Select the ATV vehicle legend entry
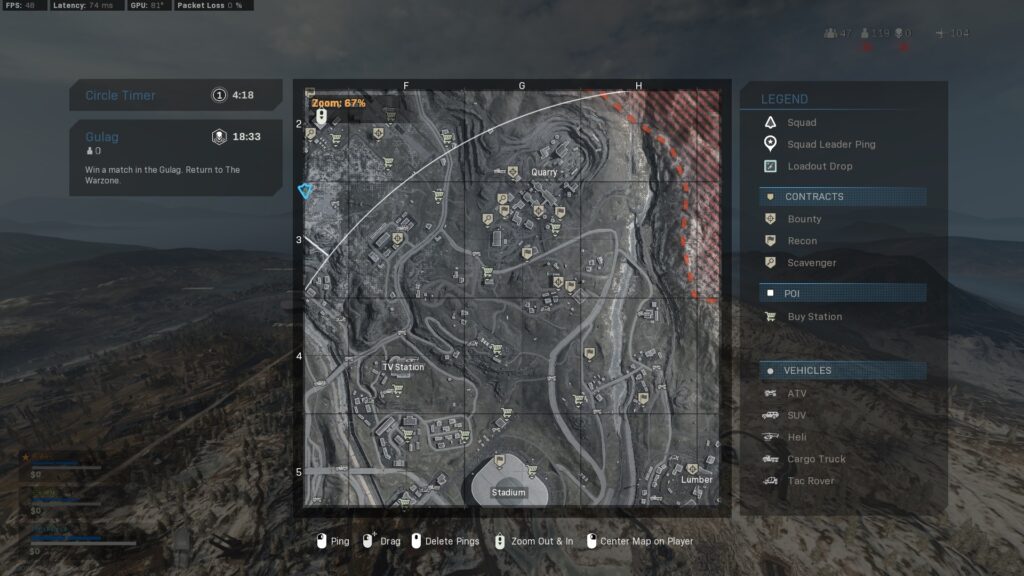 [796, 394]
